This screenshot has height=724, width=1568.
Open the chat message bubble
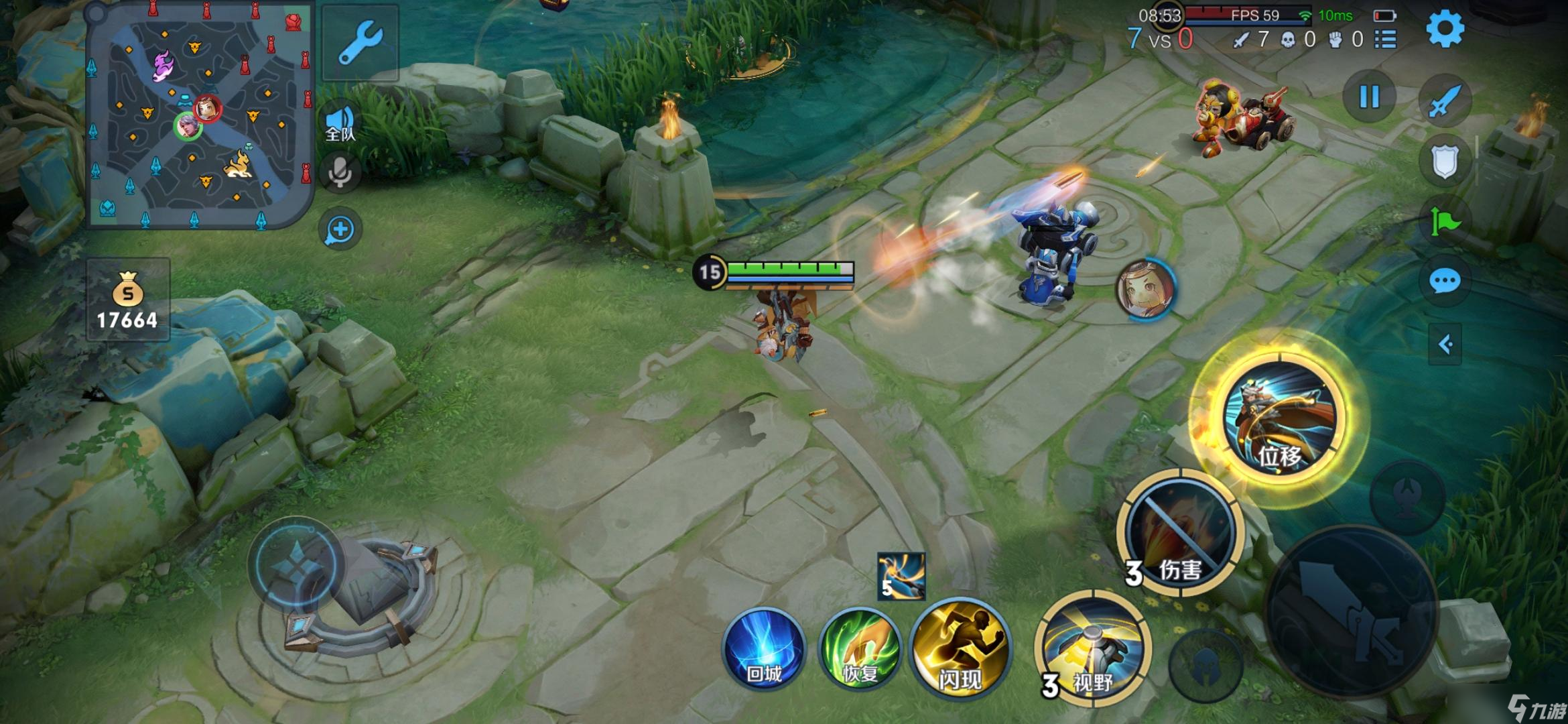pos(1445,281)
